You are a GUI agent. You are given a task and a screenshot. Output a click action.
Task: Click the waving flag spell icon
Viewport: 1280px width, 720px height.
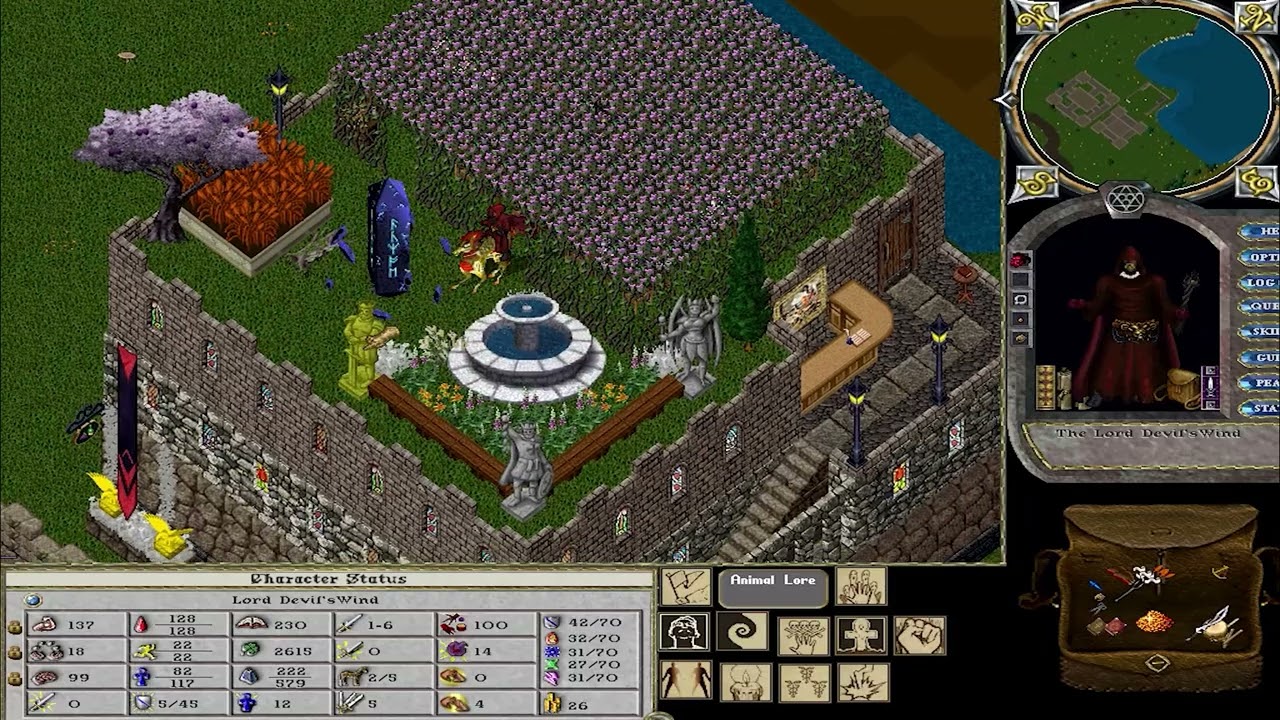[686, 586]
